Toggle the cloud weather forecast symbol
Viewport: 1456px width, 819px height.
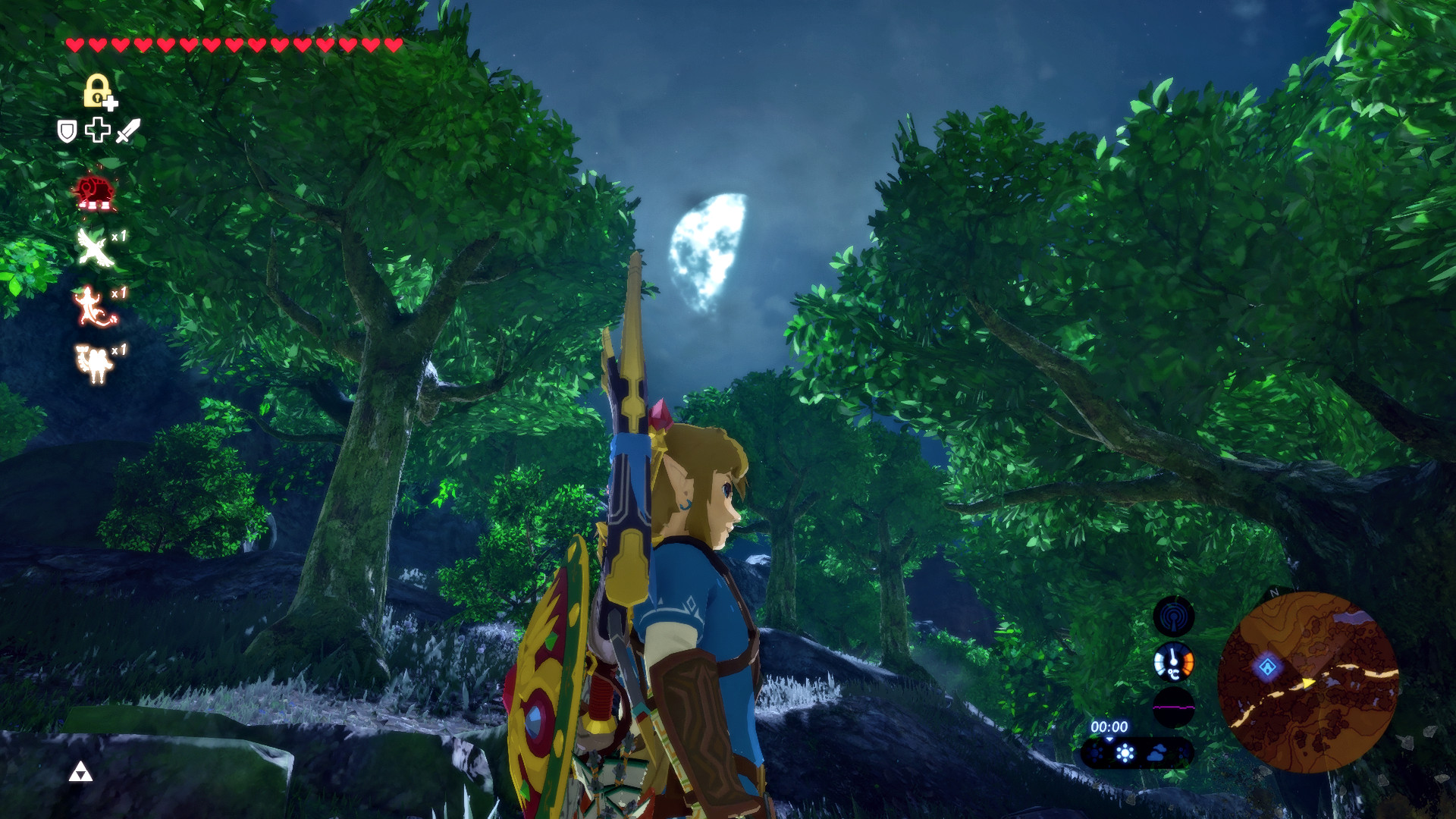[x=1156, y=754]
